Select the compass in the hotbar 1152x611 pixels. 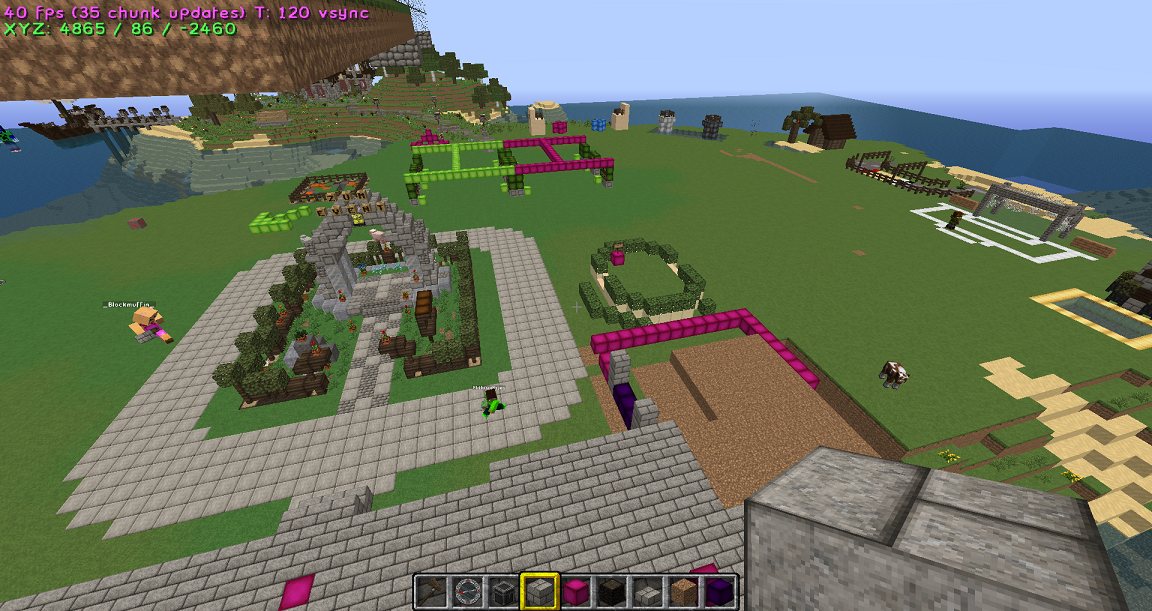coord(467,592)
